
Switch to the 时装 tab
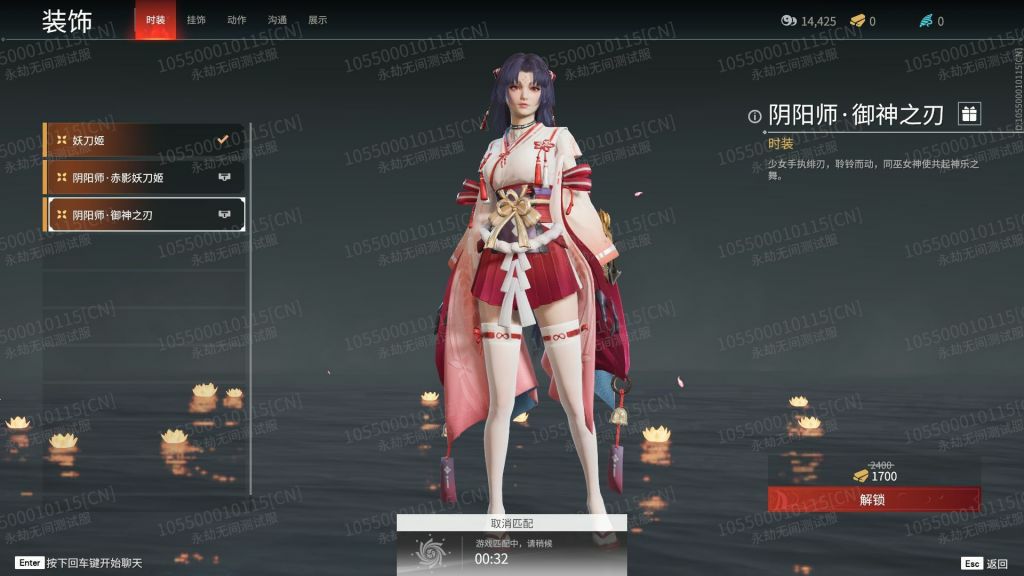point(155,20)
